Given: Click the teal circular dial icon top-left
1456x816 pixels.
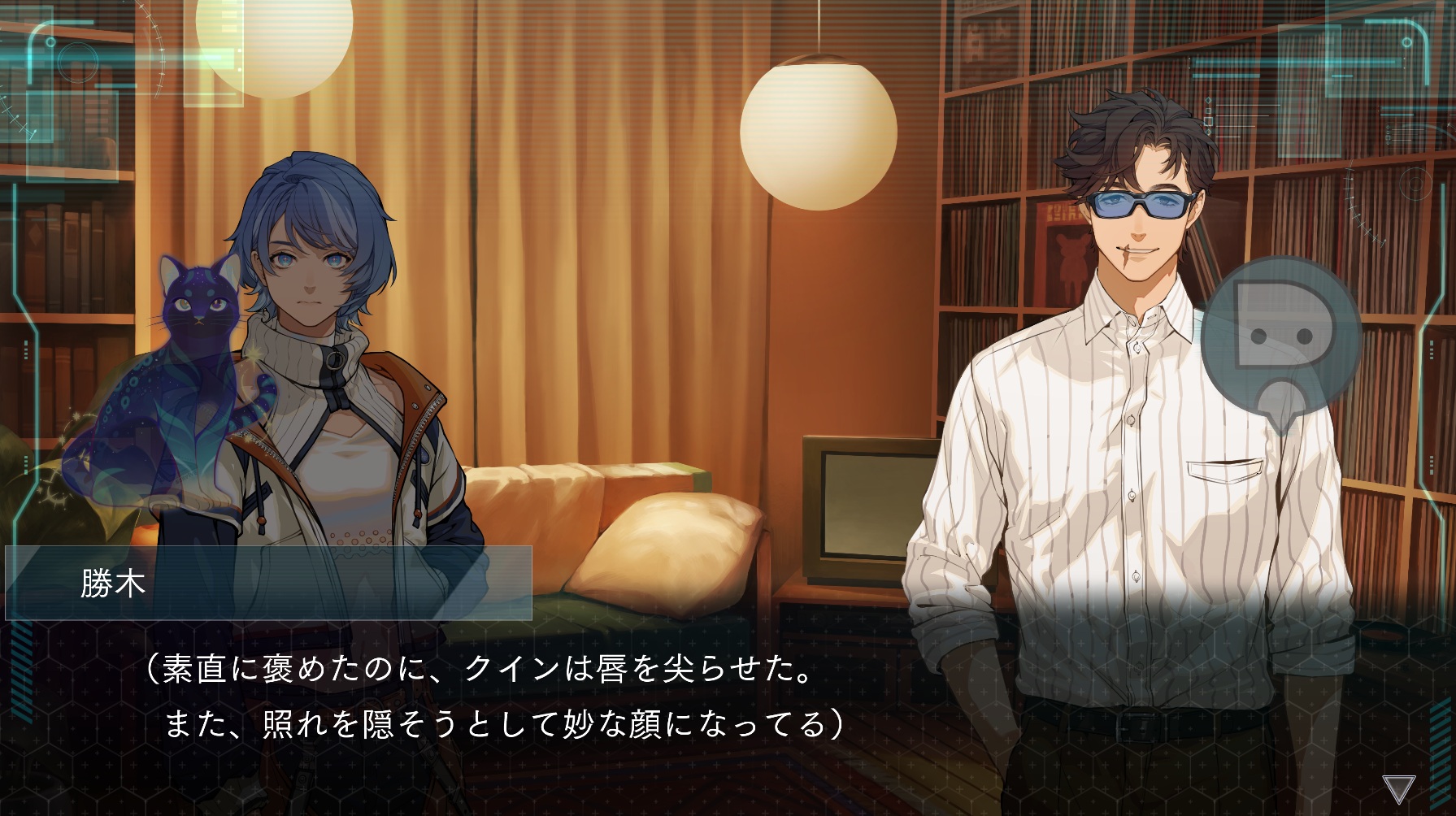Looking at the screenshot, I should (78, 63).
